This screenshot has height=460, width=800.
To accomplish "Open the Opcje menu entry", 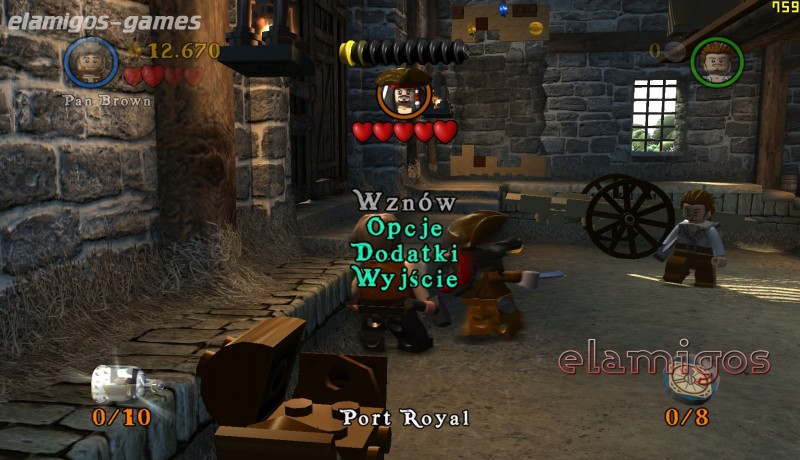I will click(x=404, y=228).
